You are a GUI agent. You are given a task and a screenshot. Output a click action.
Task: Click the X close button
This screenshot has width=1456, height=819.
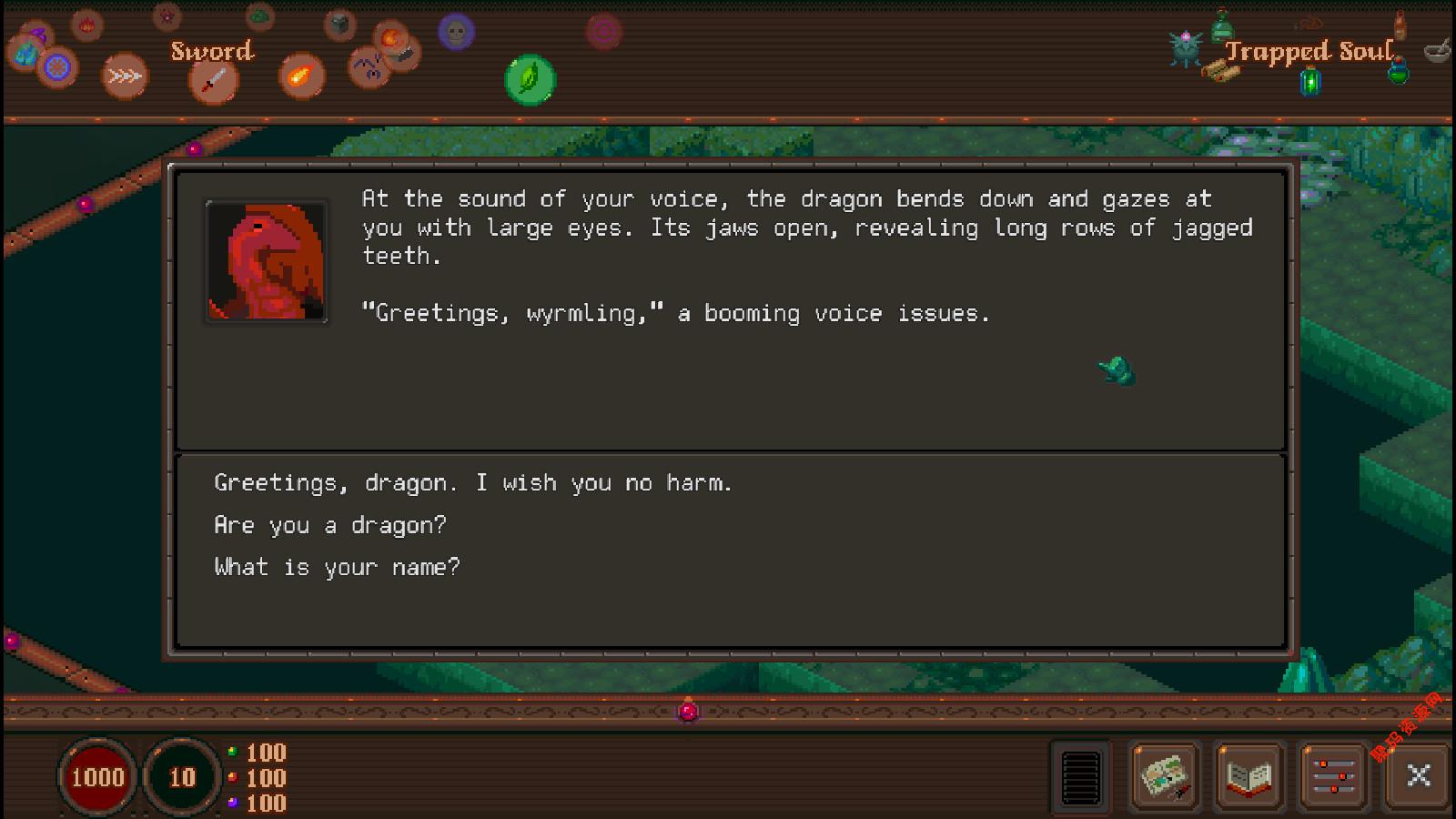pyautogui.click(x=1418, y=775)
